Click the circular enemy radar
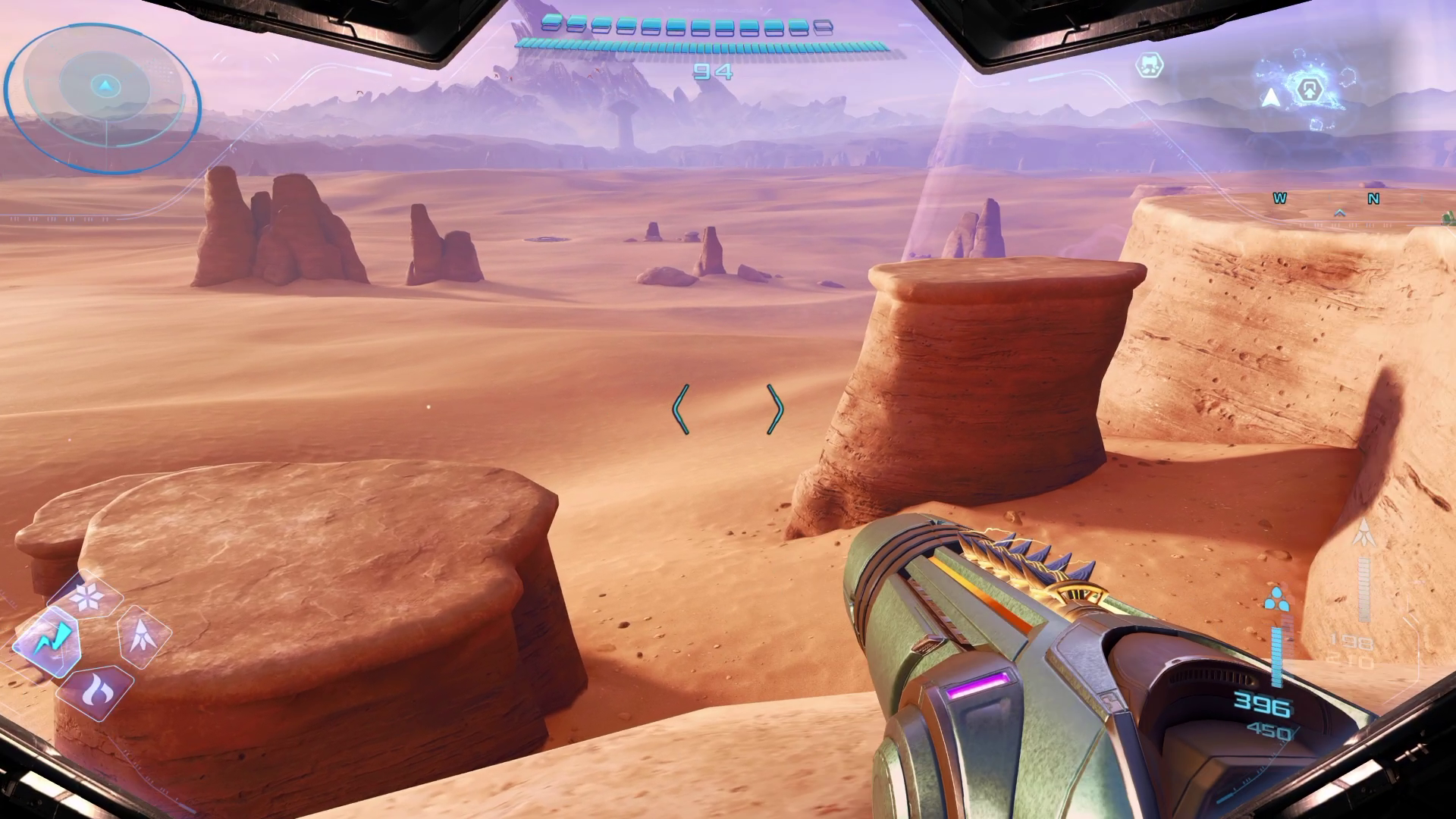1456x819 pixels. pyautogui.click(x=104, y=96)
